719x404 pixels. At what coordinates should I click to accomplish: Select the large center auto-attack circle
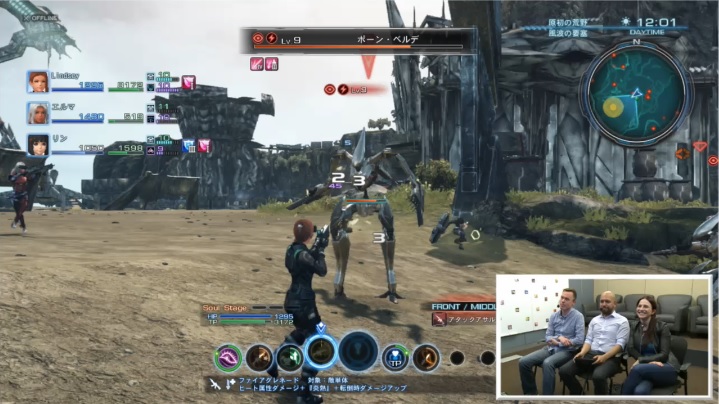(358, 352)
